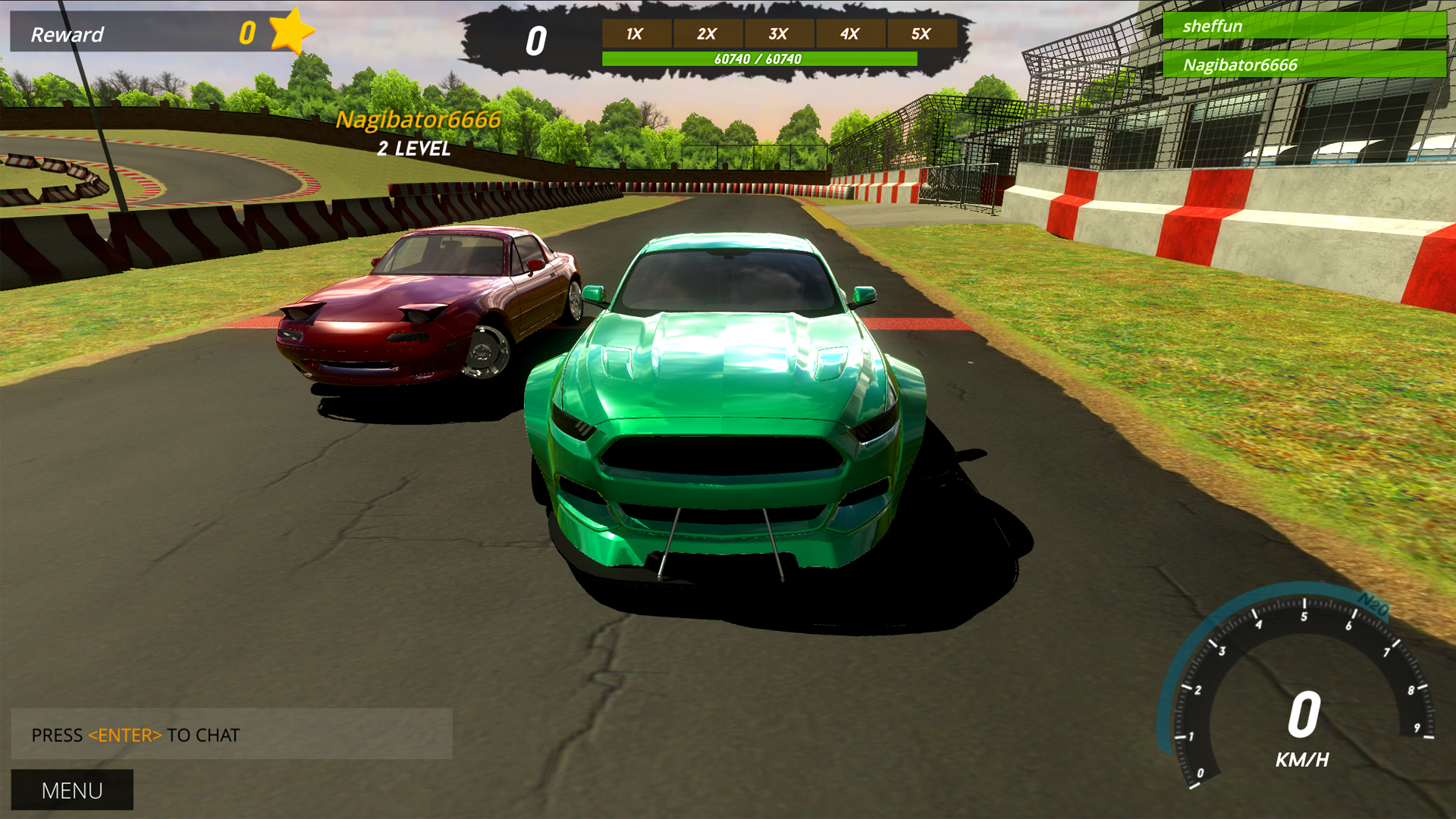Select the 2X multiplier slot
The height and width of the screenshot is (819, 1456).
[x=707, y=33]
